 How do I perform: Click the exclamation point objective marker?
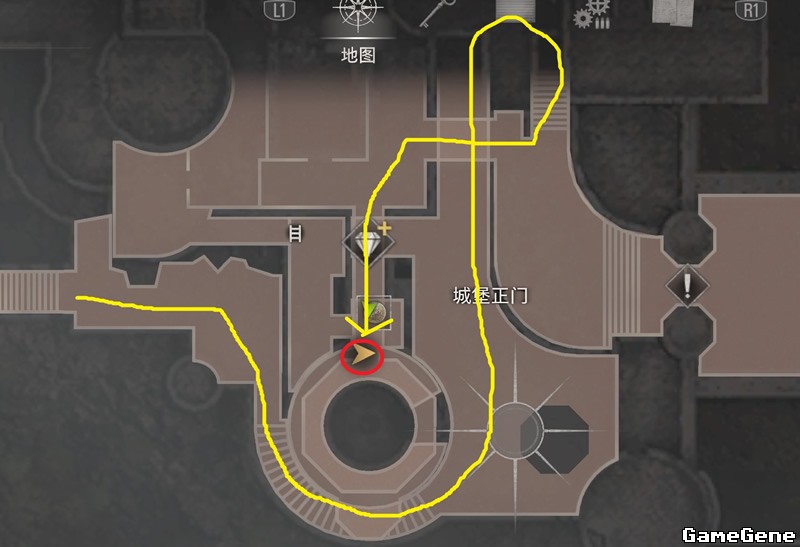687,284
